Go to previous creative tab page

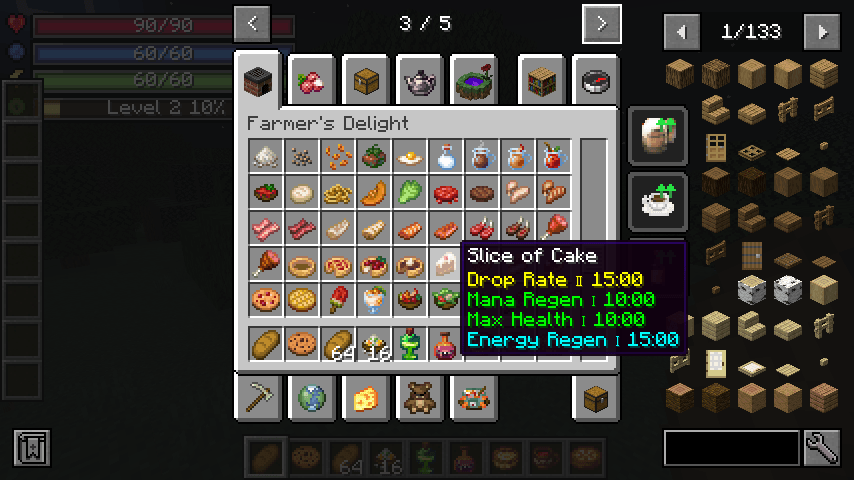pyautogui.click(x=252, y=23)
